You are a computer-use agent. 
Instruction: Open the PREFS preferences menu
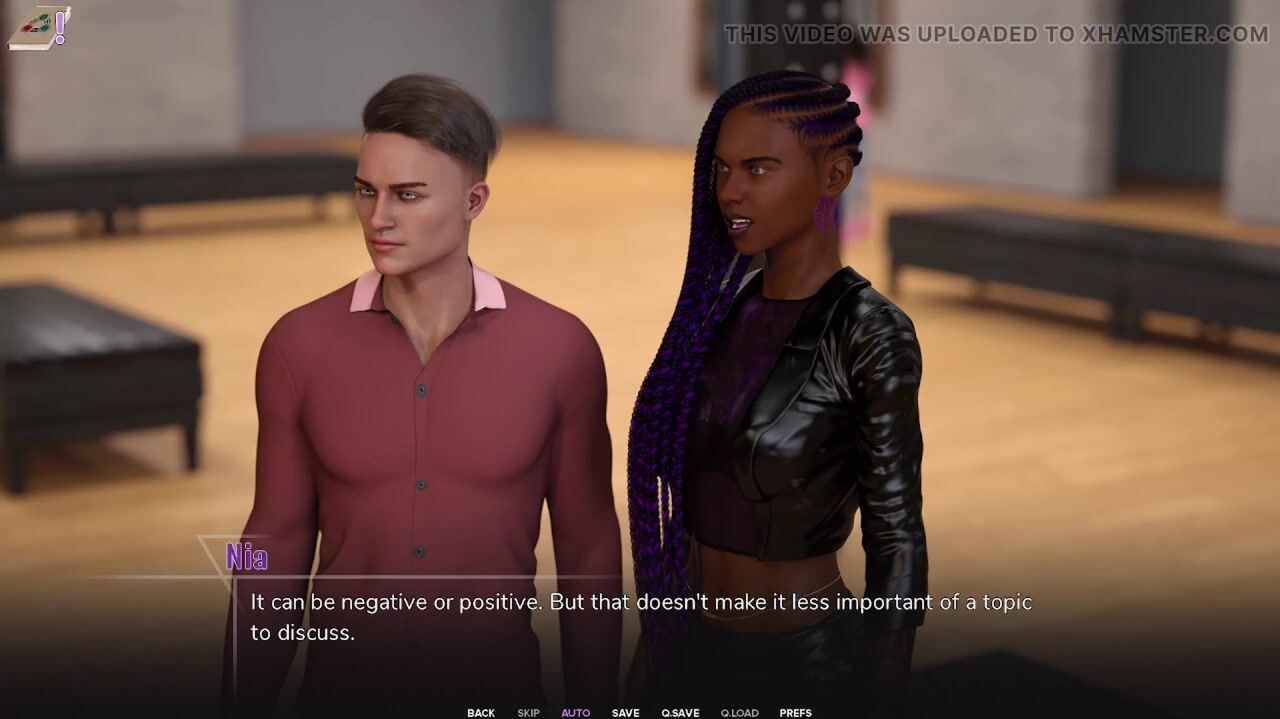795,713
